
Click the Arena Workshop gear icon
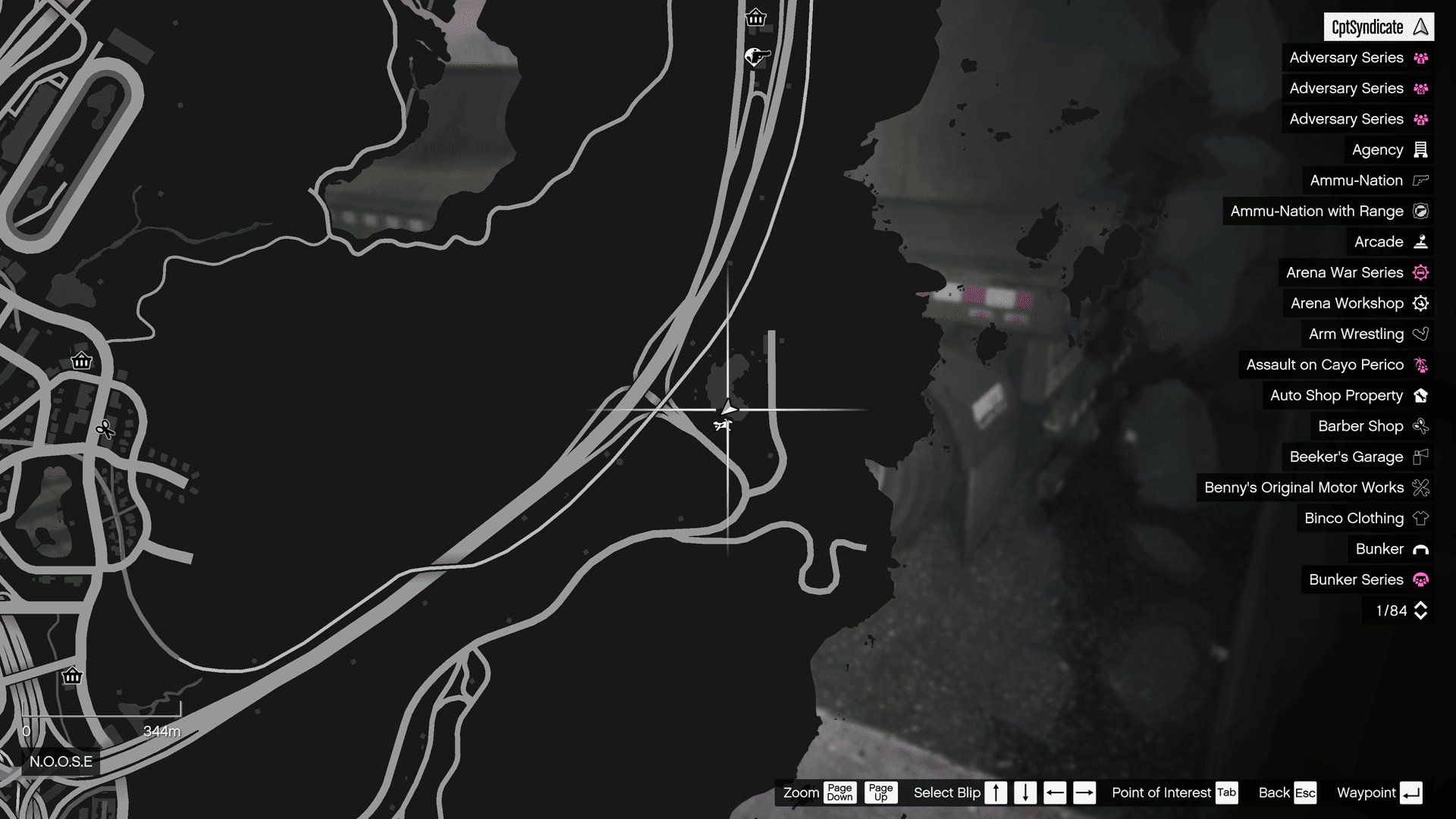click(1421, 303)
